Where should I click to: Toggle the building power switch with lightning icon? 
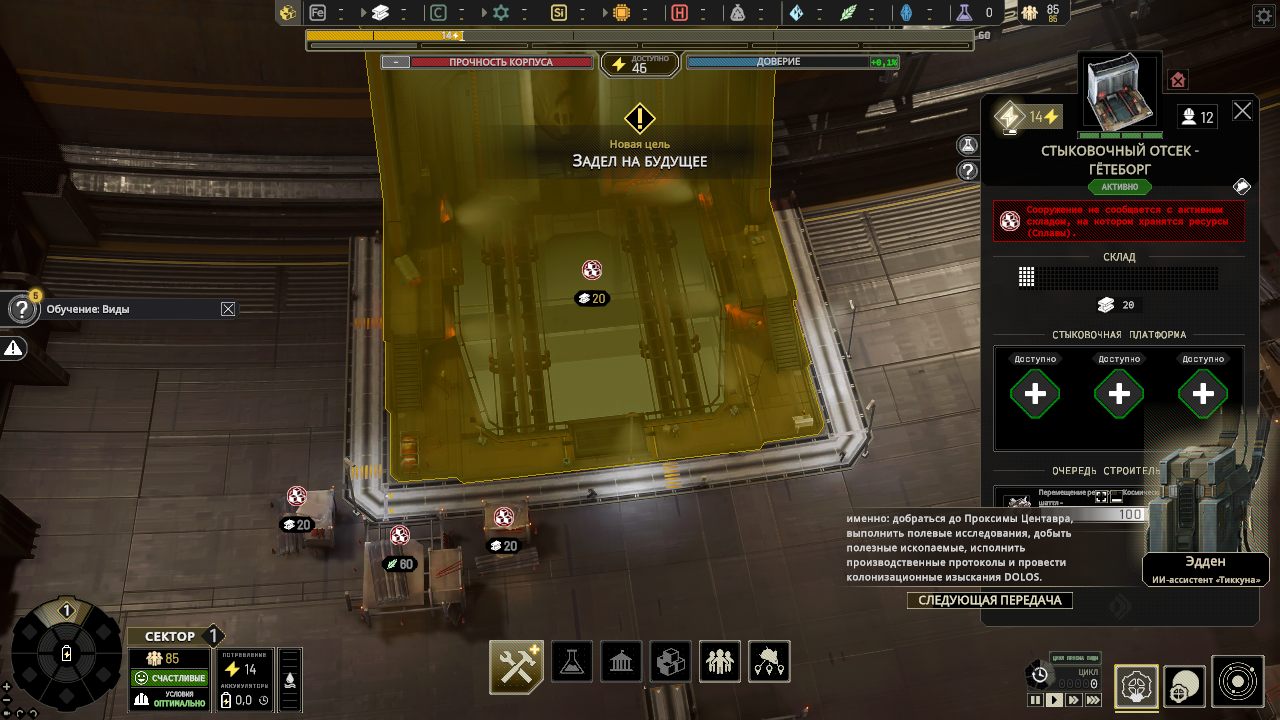click(x=1008, y=118)
